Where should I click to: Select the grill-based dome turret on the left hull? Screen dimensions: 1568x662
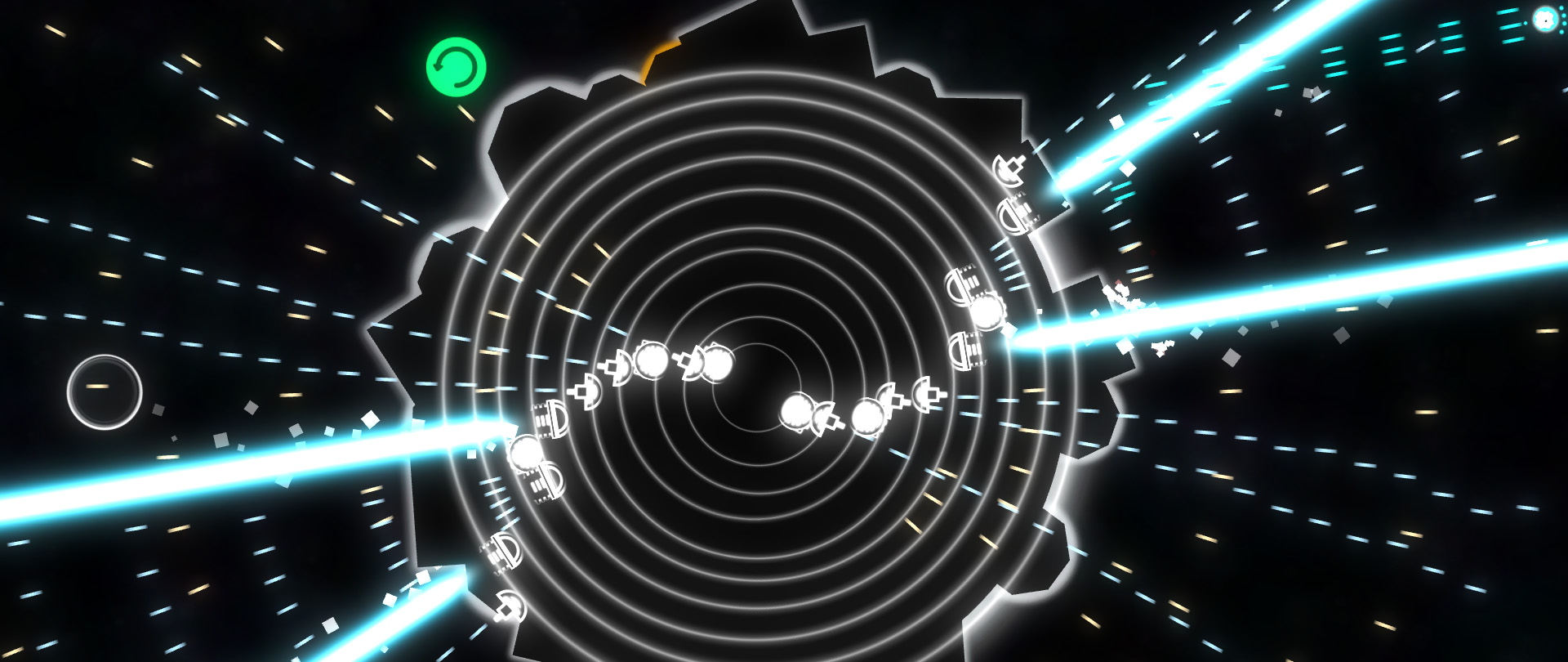click(553, 420)
